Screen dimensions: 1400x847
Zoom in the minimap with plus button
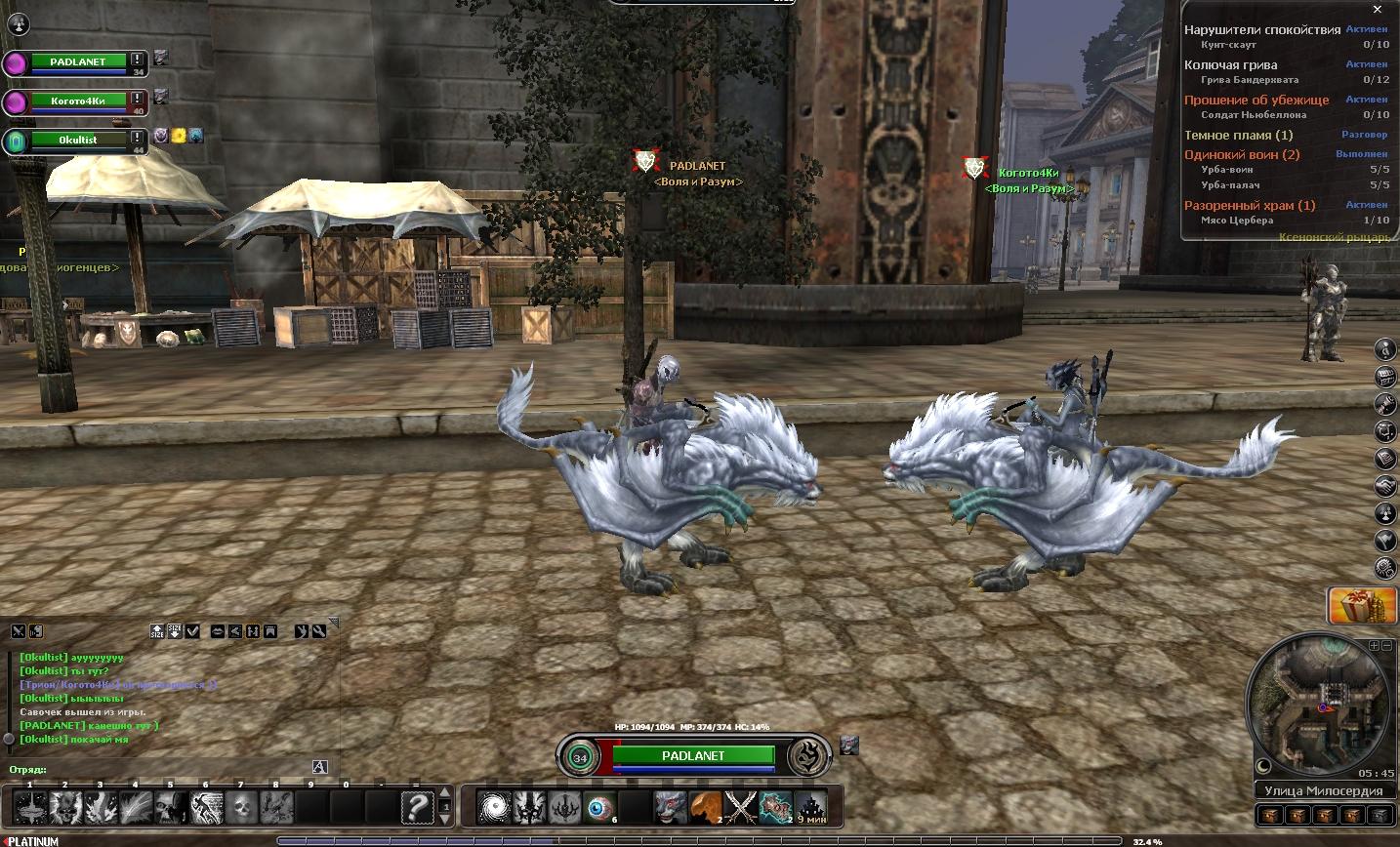(1373, 646)
